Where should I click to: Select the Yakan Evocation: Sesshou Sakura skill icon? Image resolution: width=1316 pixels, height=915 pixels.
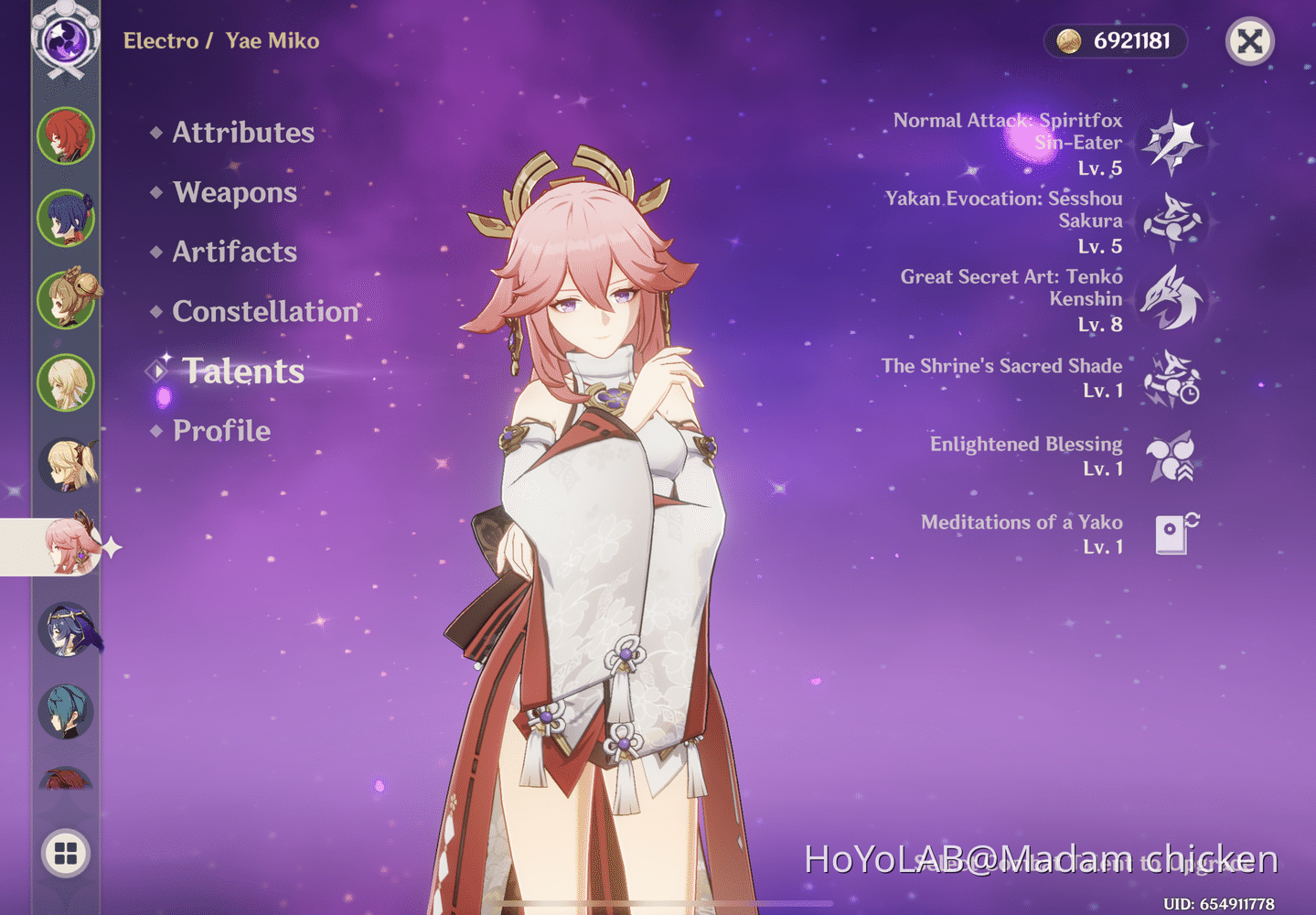click(x=1173, y=221)
